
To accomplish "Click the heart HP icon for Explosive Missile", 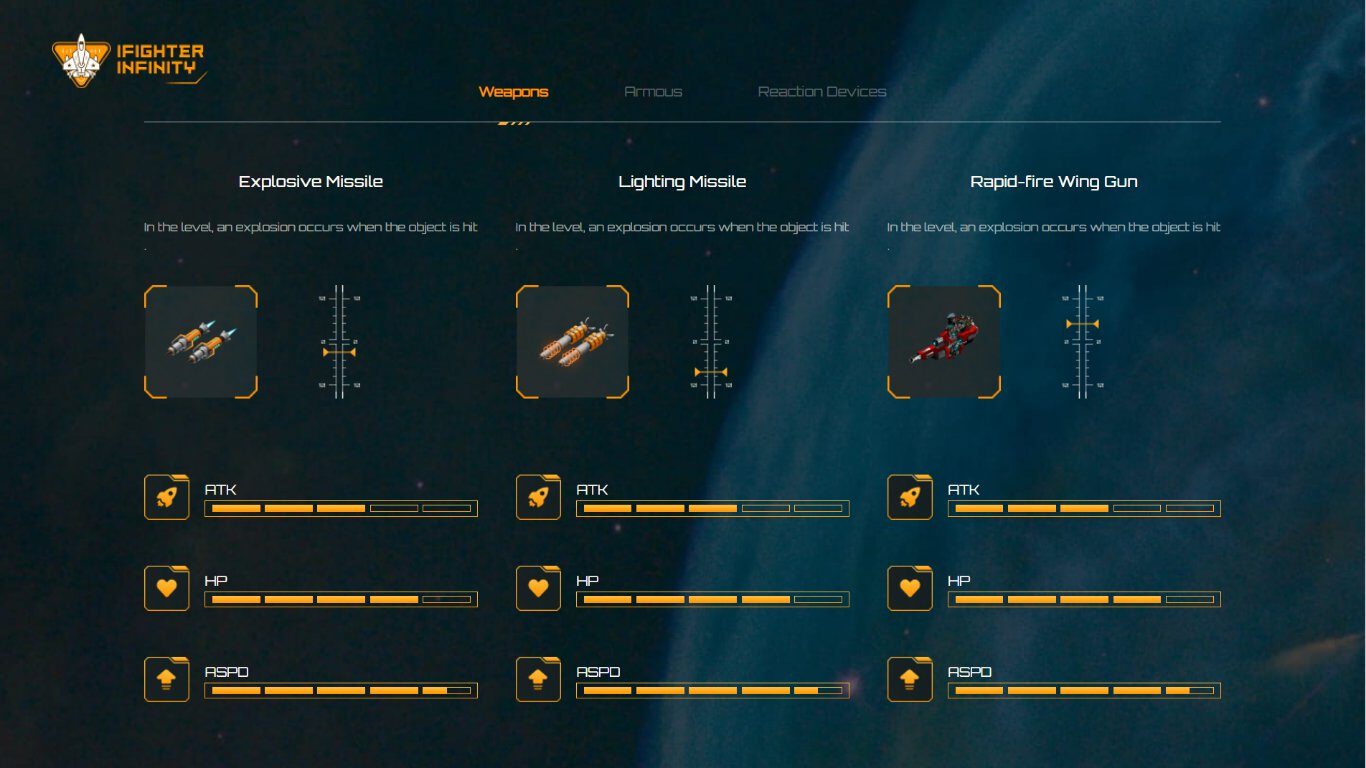I will pos(166,587).
